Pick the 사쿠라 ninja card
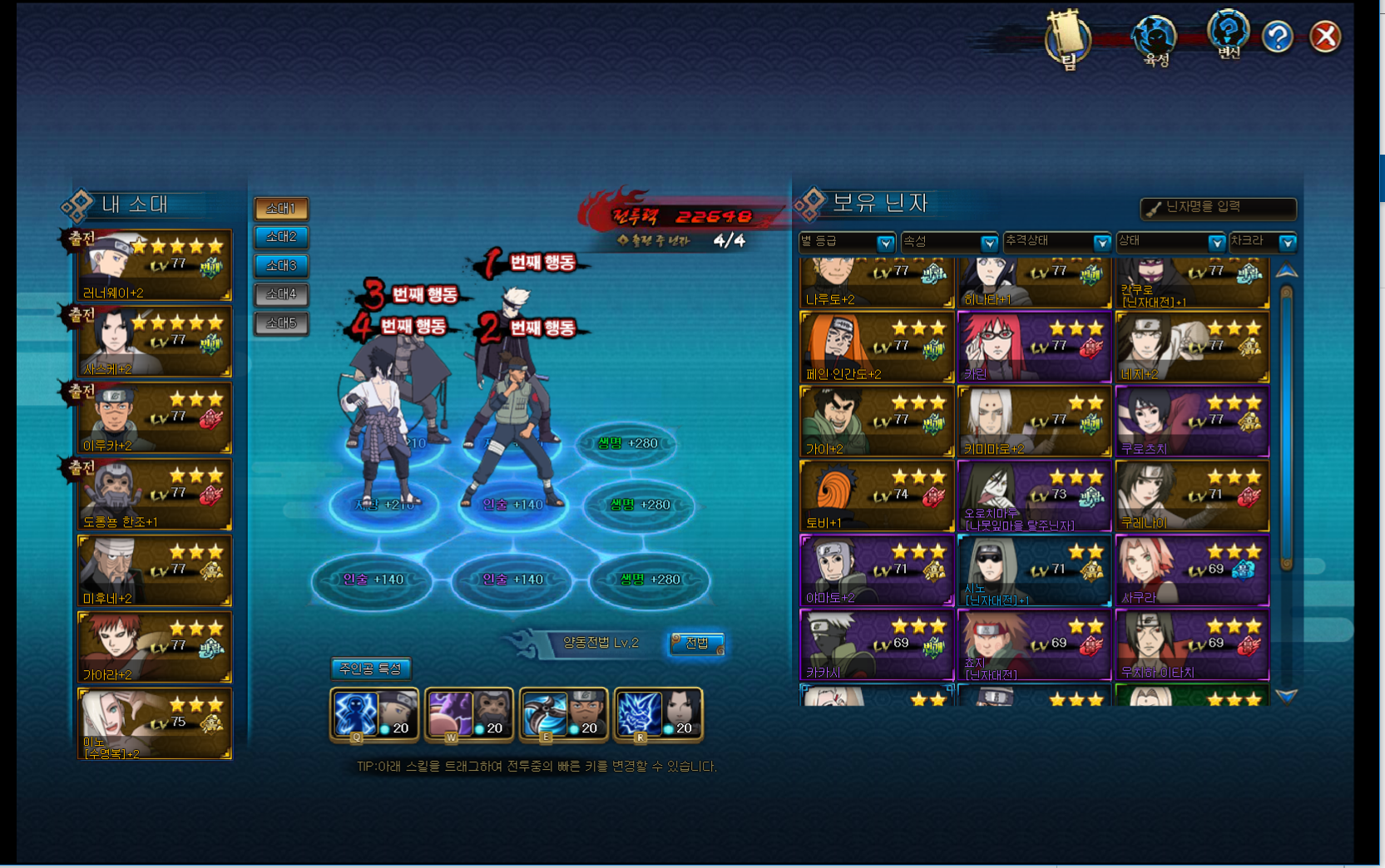The image size is (1385, 868). pos(1192,570)
